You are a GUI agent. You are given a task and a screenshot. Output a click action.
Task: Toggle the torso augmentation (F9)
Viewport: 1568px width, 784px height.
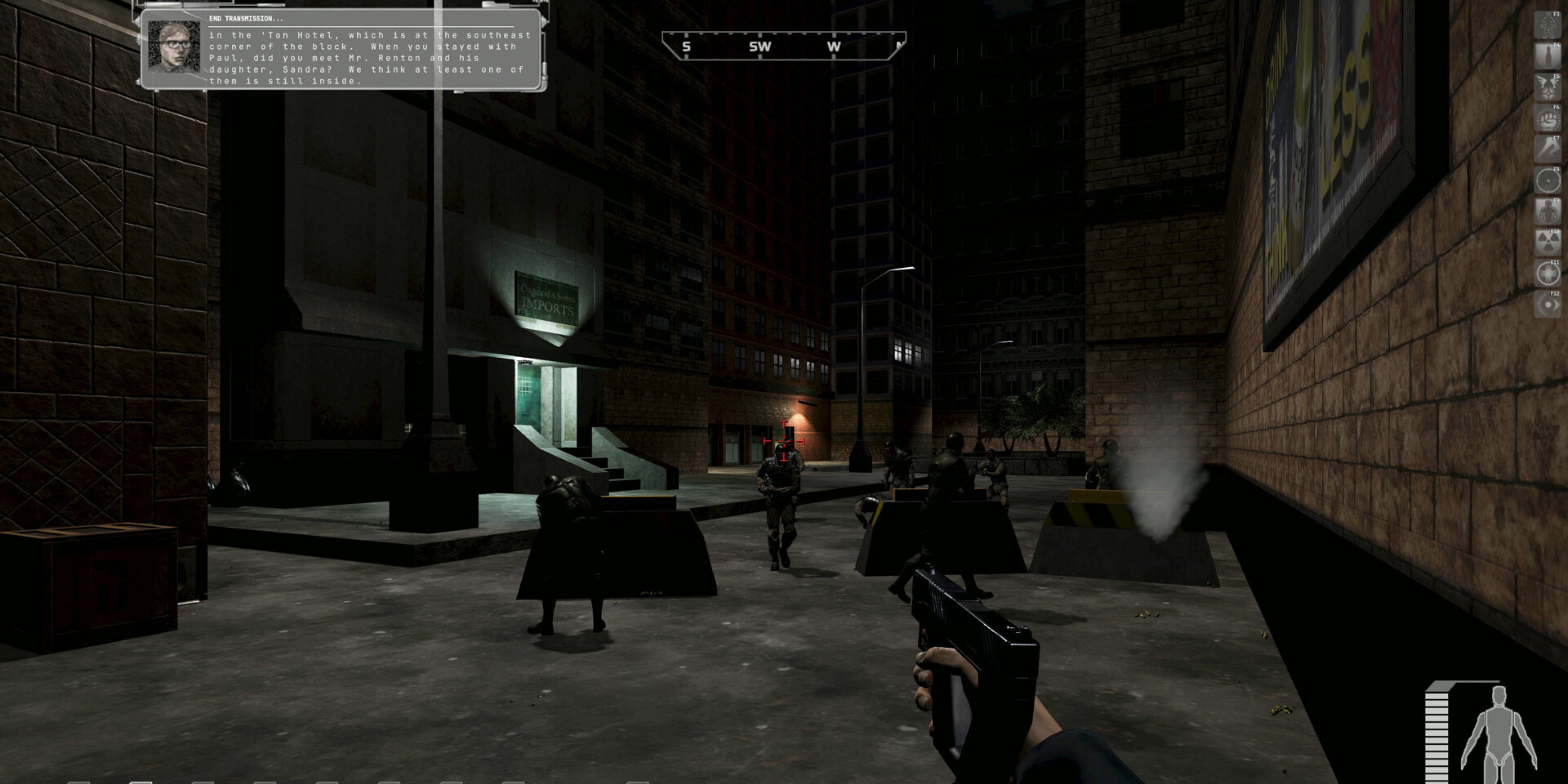[x=1548, y=210]
